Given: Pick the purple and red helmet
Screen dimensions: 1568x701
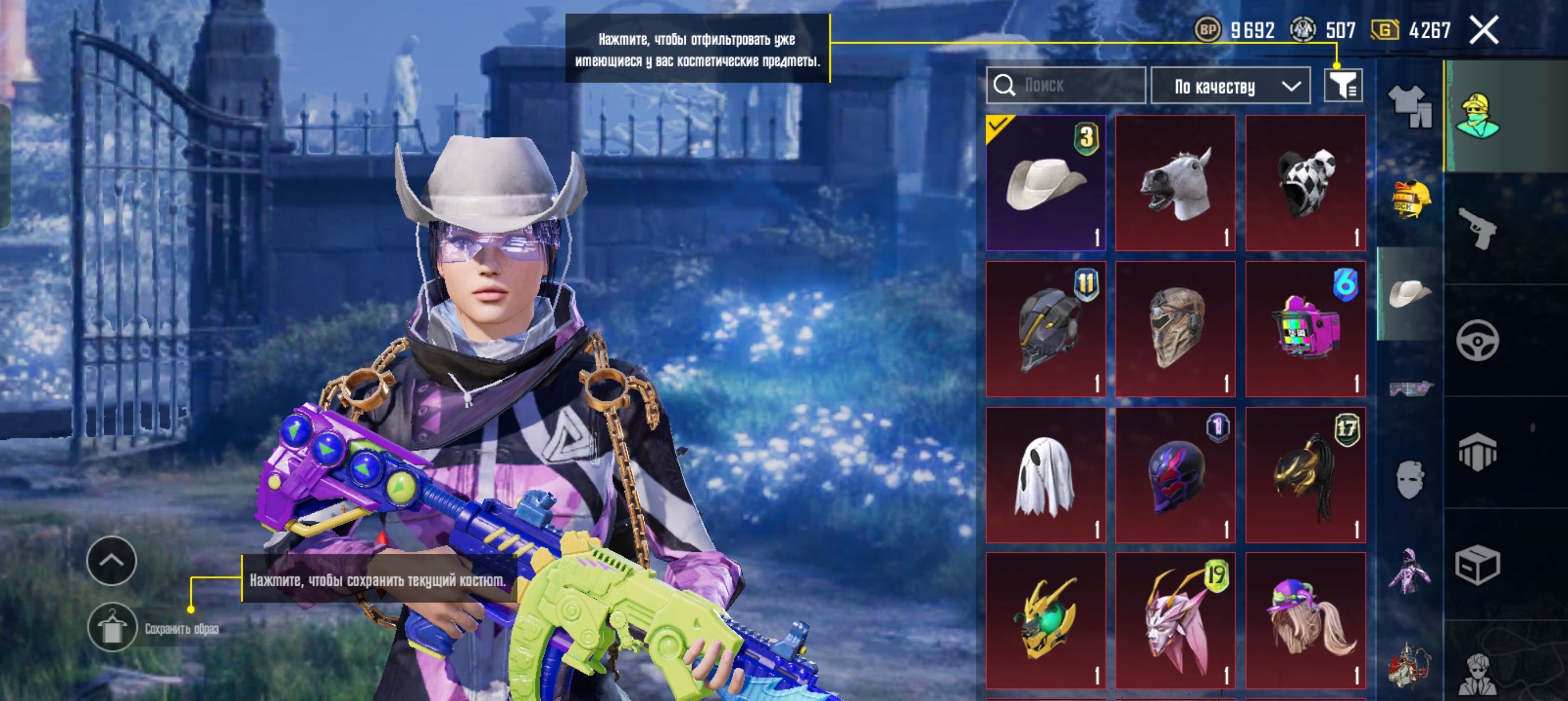Looking at the screenshot, I should [x=1175, y=475].
